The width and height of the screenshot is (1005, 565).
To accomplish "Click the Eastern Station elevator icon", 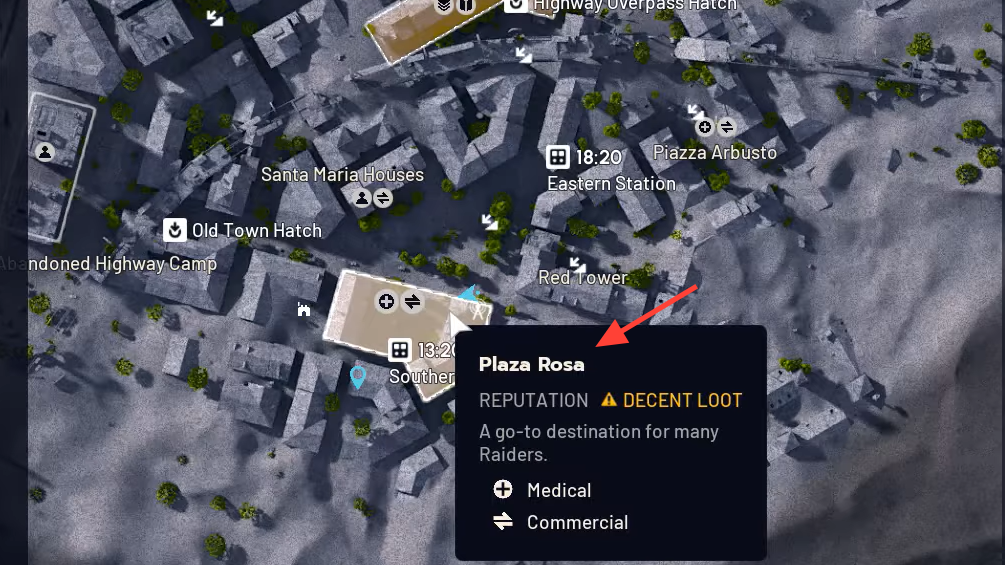I will (558, 157).
